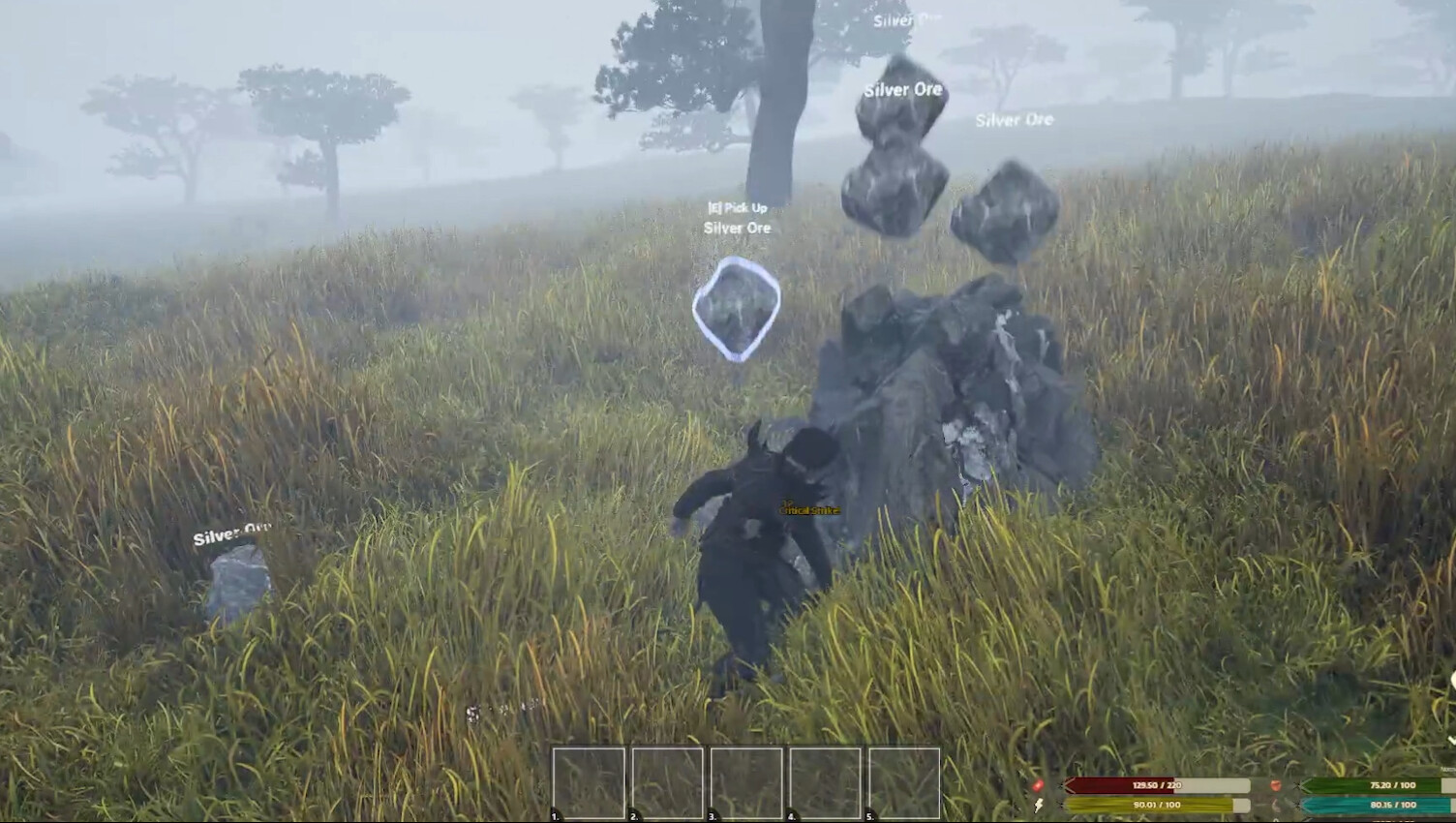Click the red health icon beside the health bar

coord(1038,785)
